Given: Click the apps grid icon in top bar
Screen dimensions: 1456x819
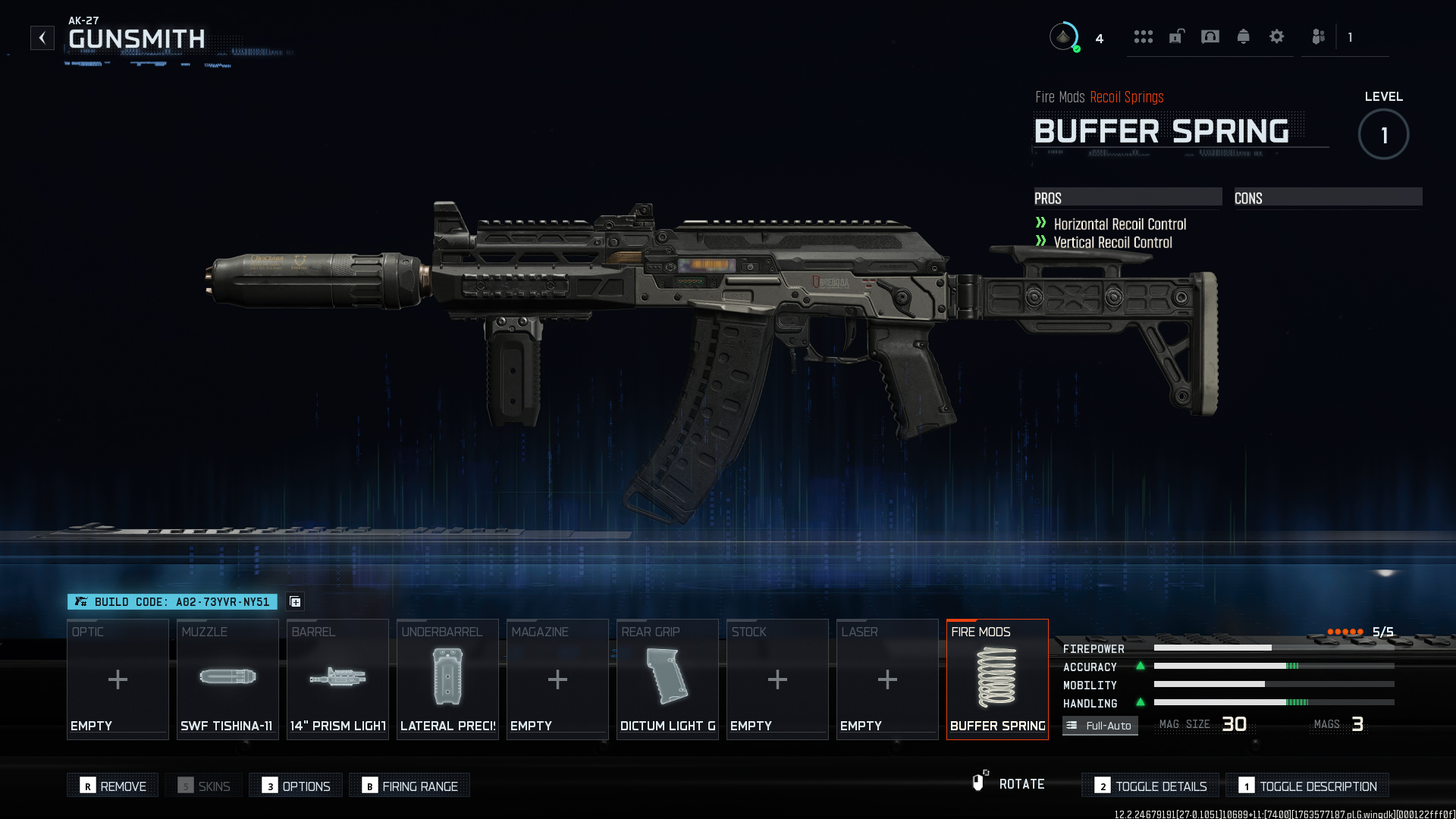Looking at the screenshot, I should pyautogui.click(x=1144, y=36).
